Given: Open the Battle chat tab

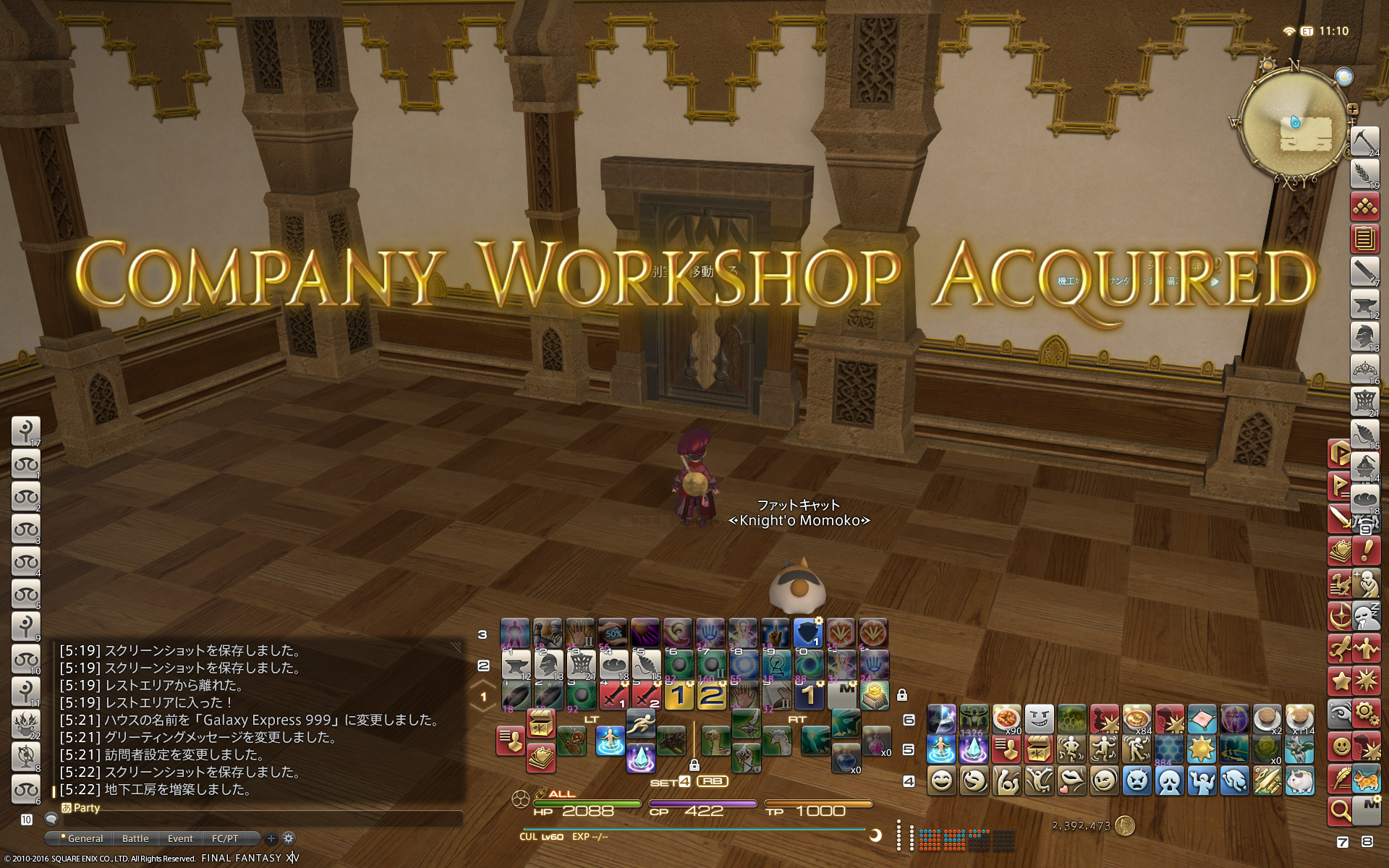Looking at the screenshot, I should (135, 838).
